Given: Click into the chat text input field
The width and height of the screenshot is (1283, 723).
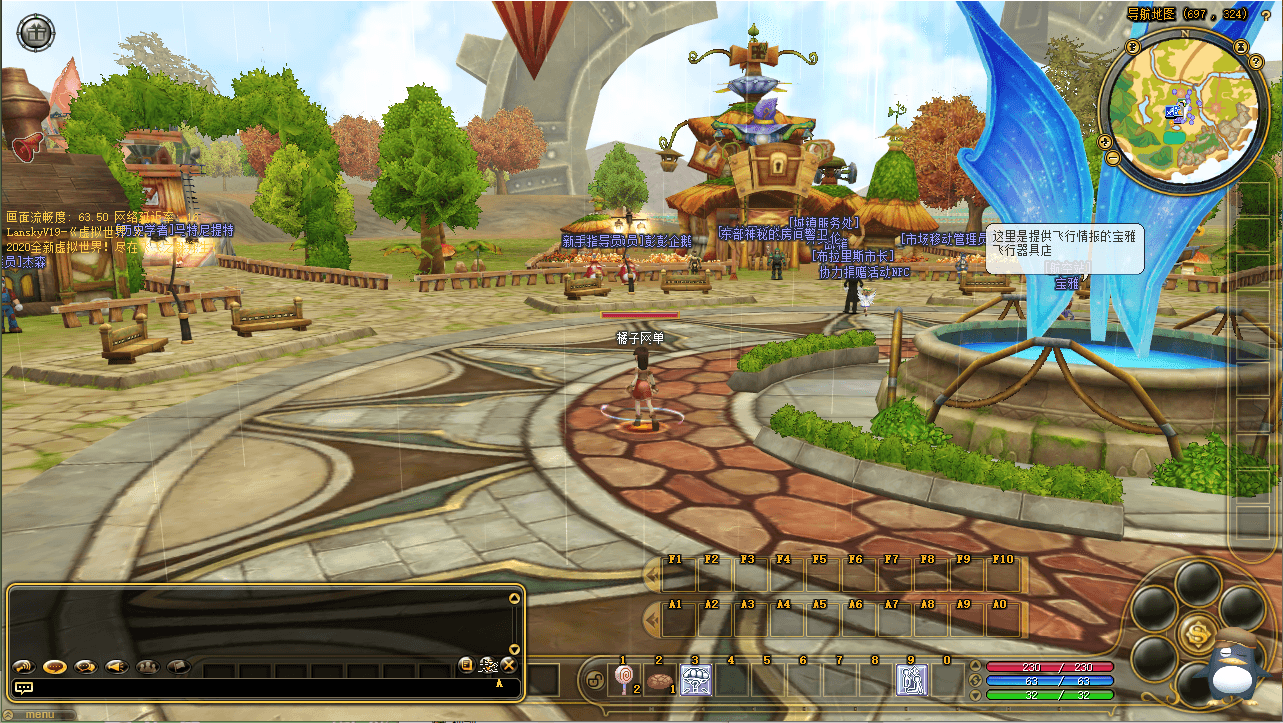Looking at the screenshot, I should click(260, 687).
